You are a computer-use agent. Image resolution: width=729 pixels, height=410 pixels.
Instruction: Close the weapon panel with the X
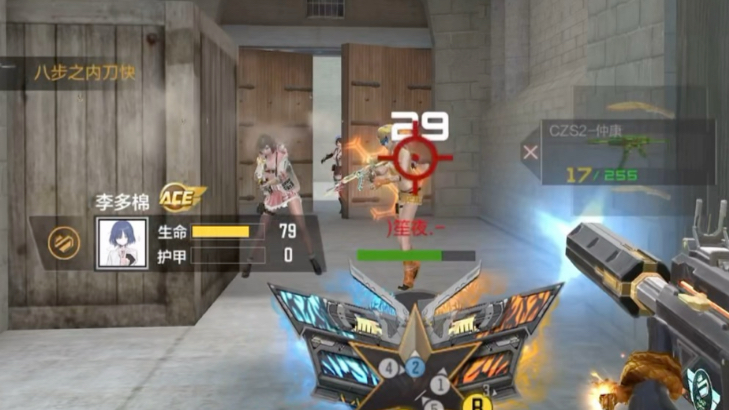click(531, 152)
